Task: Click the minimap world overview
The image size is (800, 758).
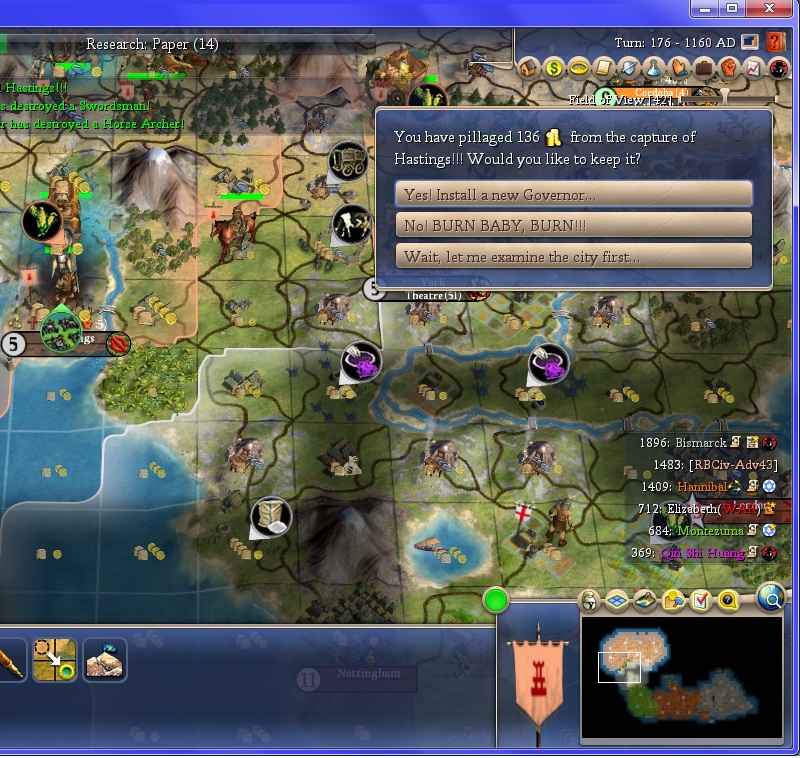Action: (x=681, y=680)
